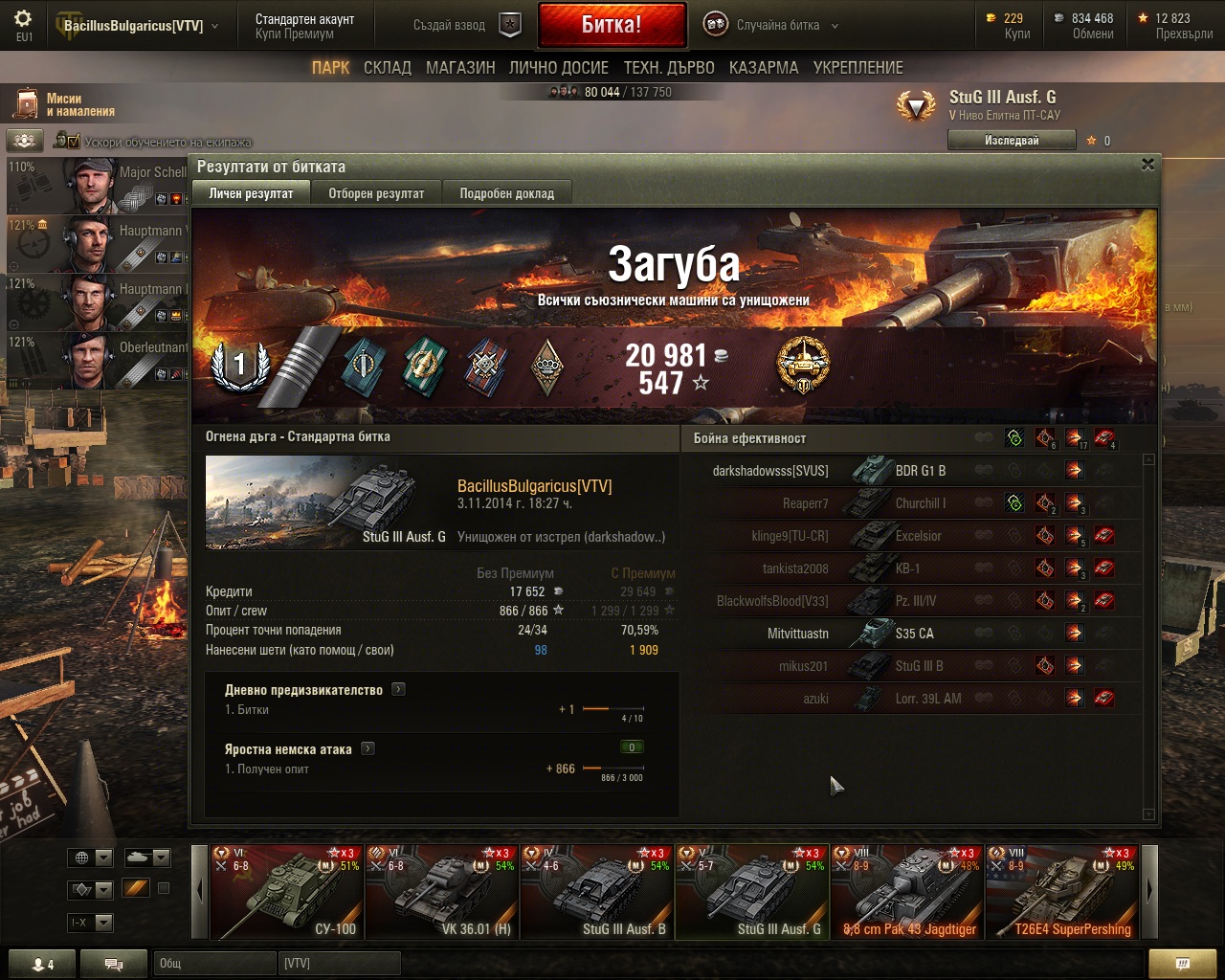Select the СУ-100 tank in the carousel
Screen dimensions: 1225x980
(286, 892)
